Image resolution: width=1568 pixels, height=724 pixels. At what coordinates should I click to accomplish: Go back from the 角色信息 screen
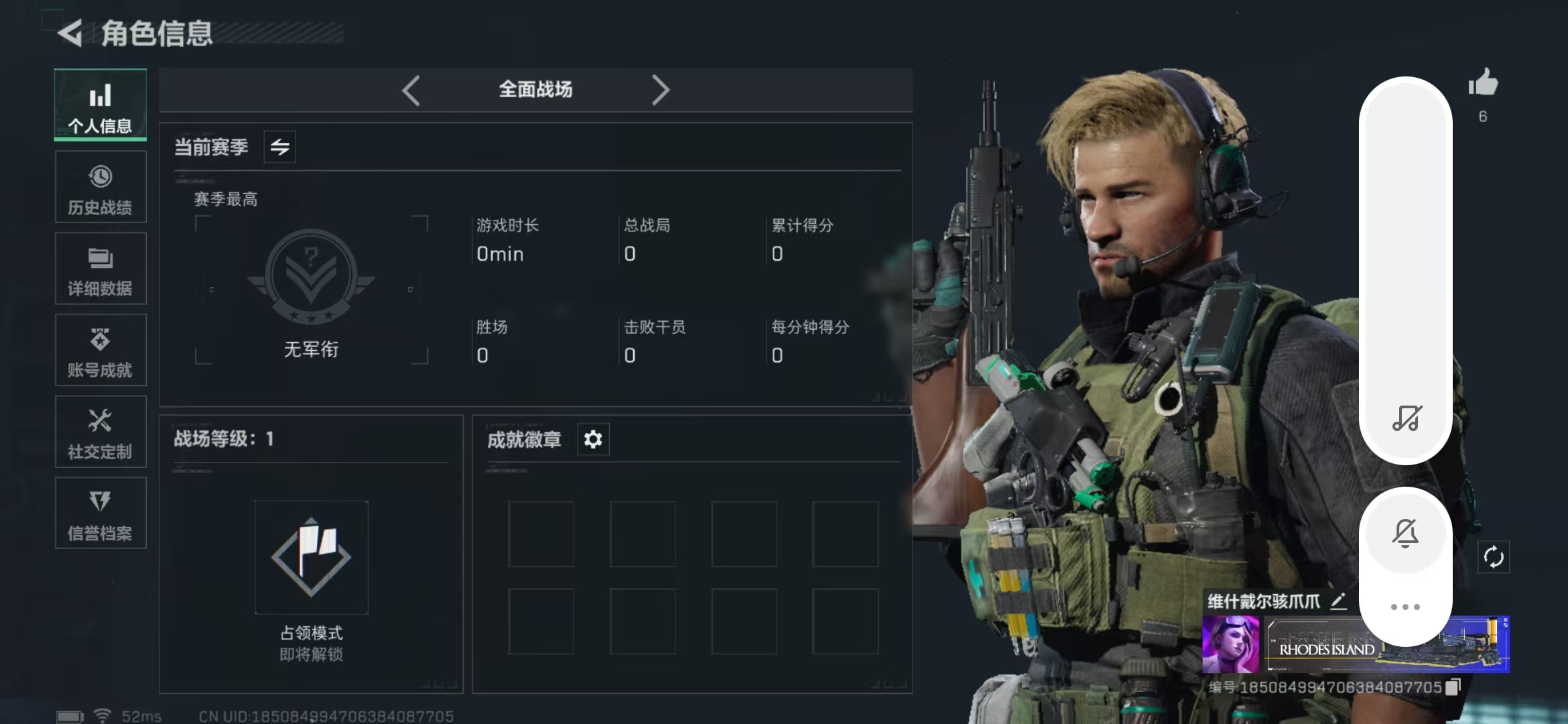[70, 33]
